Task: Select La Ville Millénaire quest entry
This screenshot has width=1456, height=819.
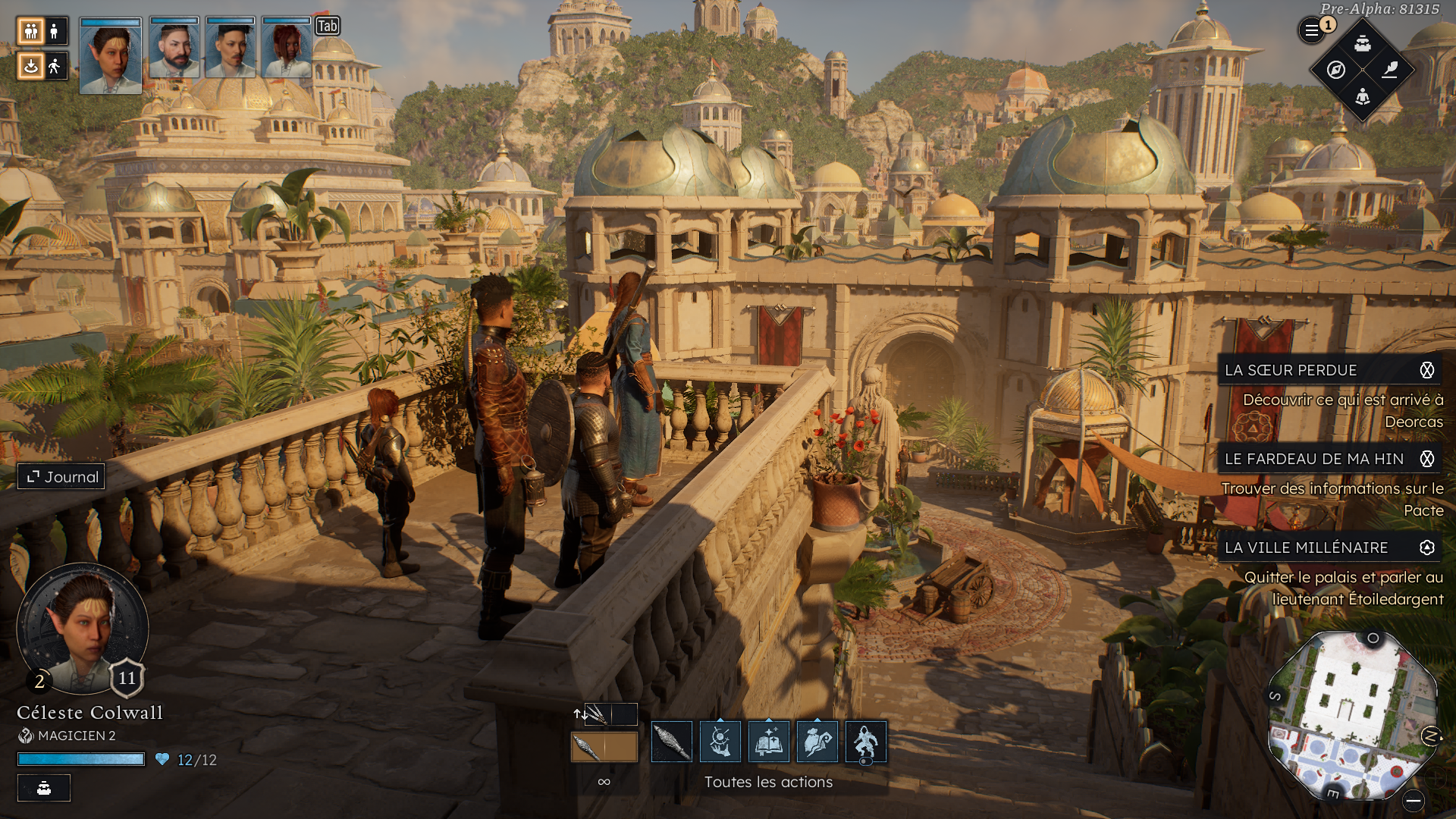Action: tap(1306, 548)
